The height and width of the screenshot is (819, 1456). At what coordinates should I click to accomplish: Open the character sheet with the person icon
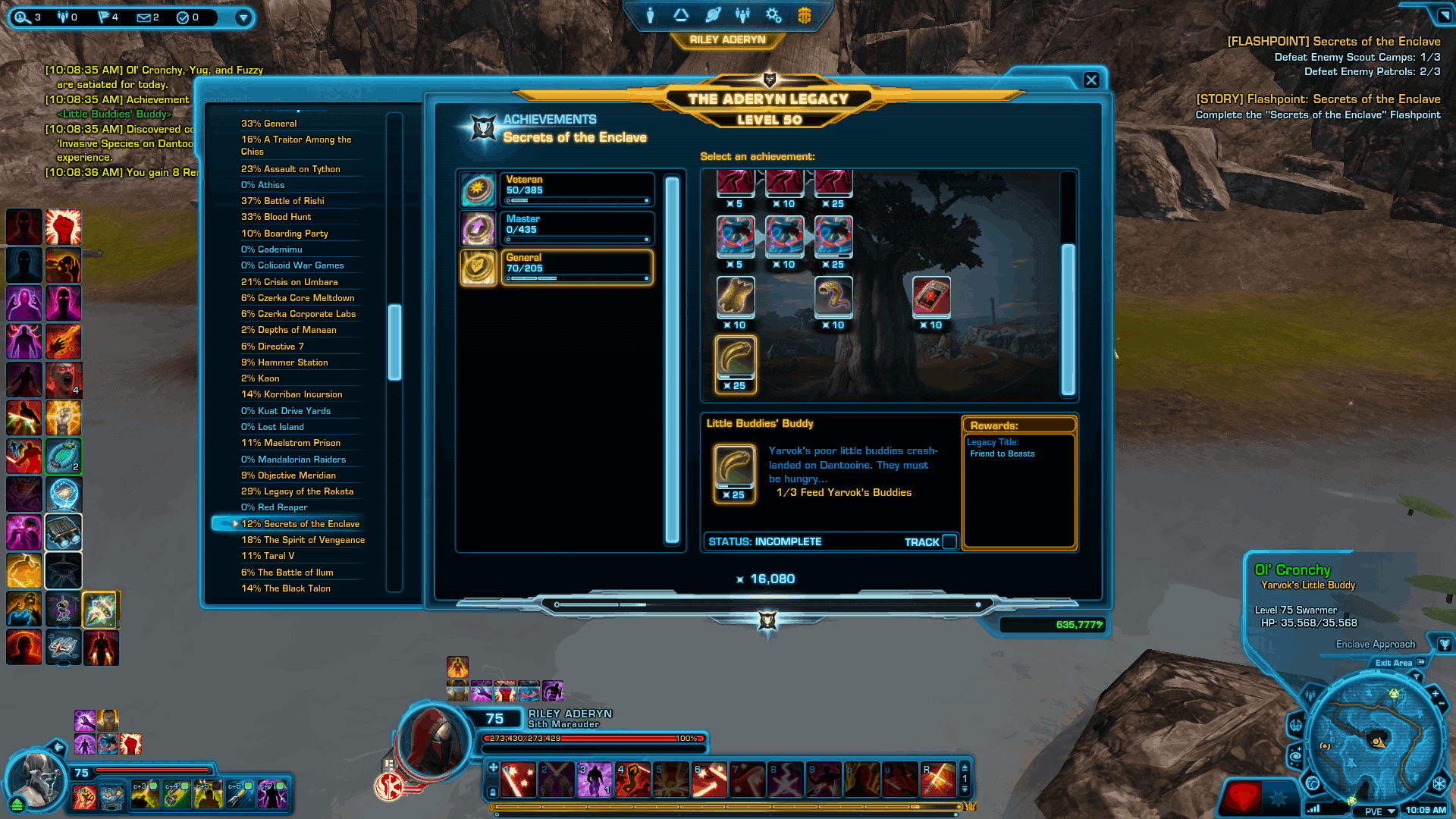tap(649, 14)
